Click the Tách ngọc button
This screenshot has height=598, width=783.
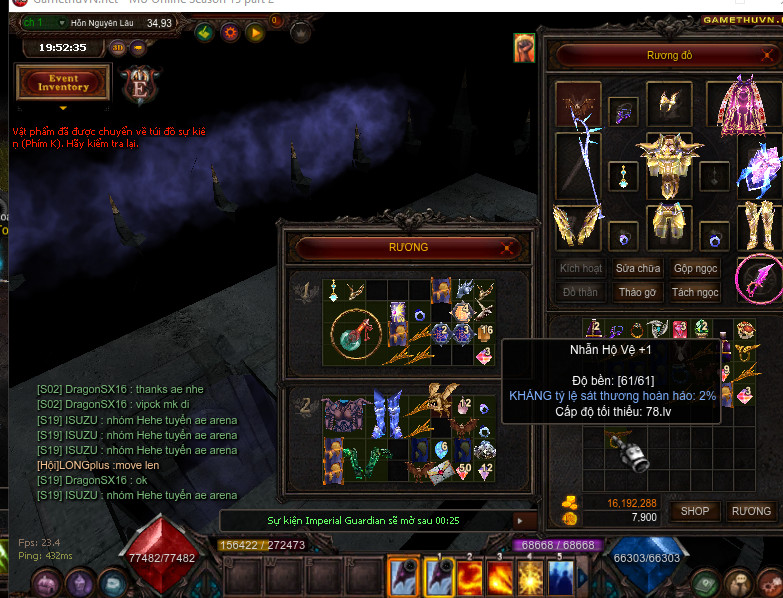coord(695,292)
